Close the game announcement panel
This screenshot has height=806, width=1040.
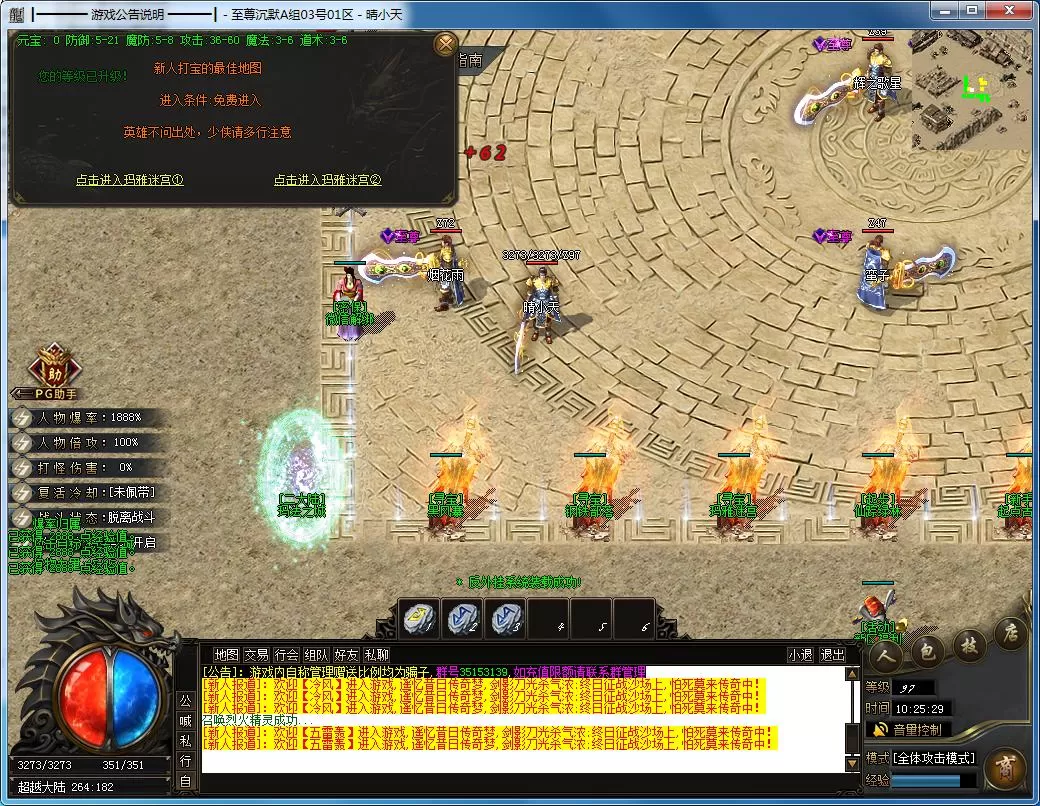point(445,45)
